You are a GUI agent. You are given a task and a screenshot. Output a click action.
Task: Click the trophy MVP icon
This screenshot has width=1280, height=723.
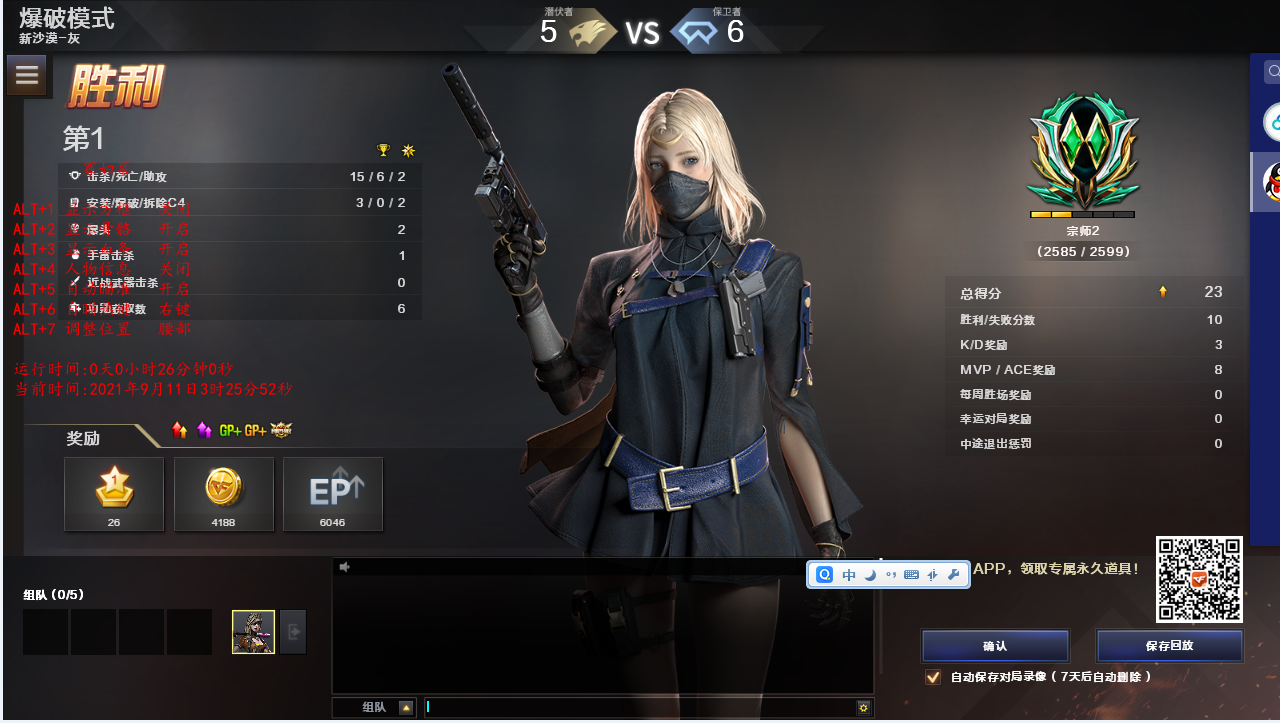tap(383, 150)
